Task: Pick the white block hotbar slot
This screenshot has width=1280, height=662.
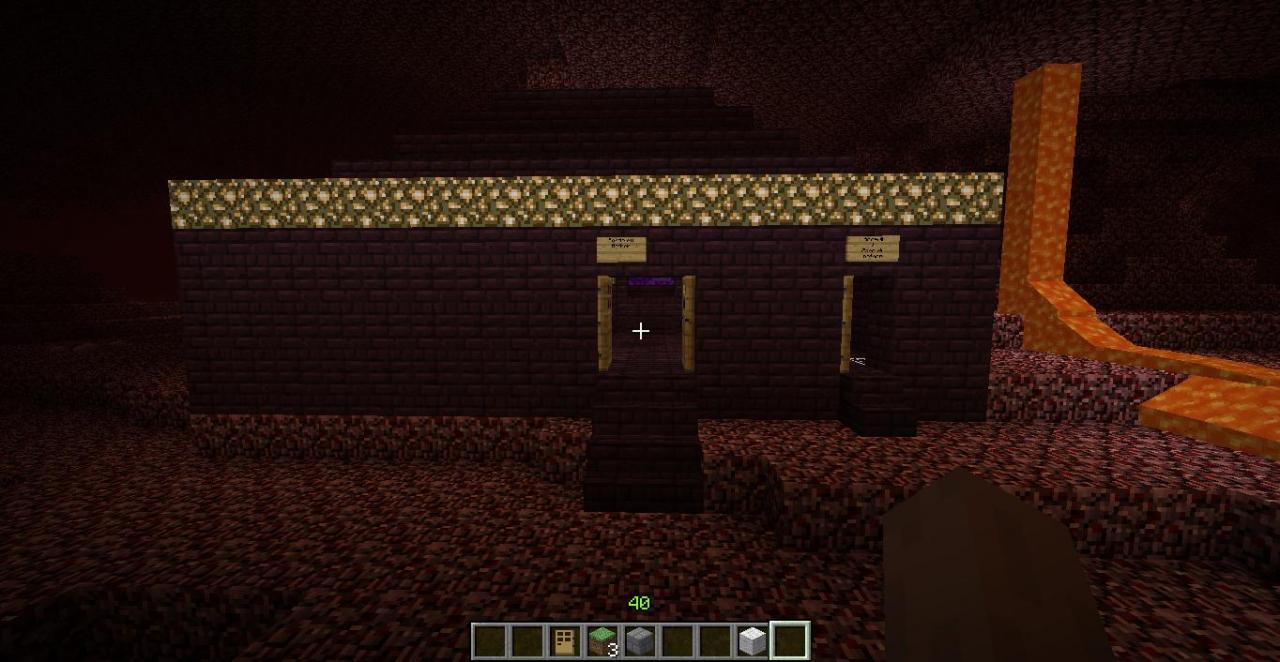Action: pyautogui.click(x=752, y=641)
